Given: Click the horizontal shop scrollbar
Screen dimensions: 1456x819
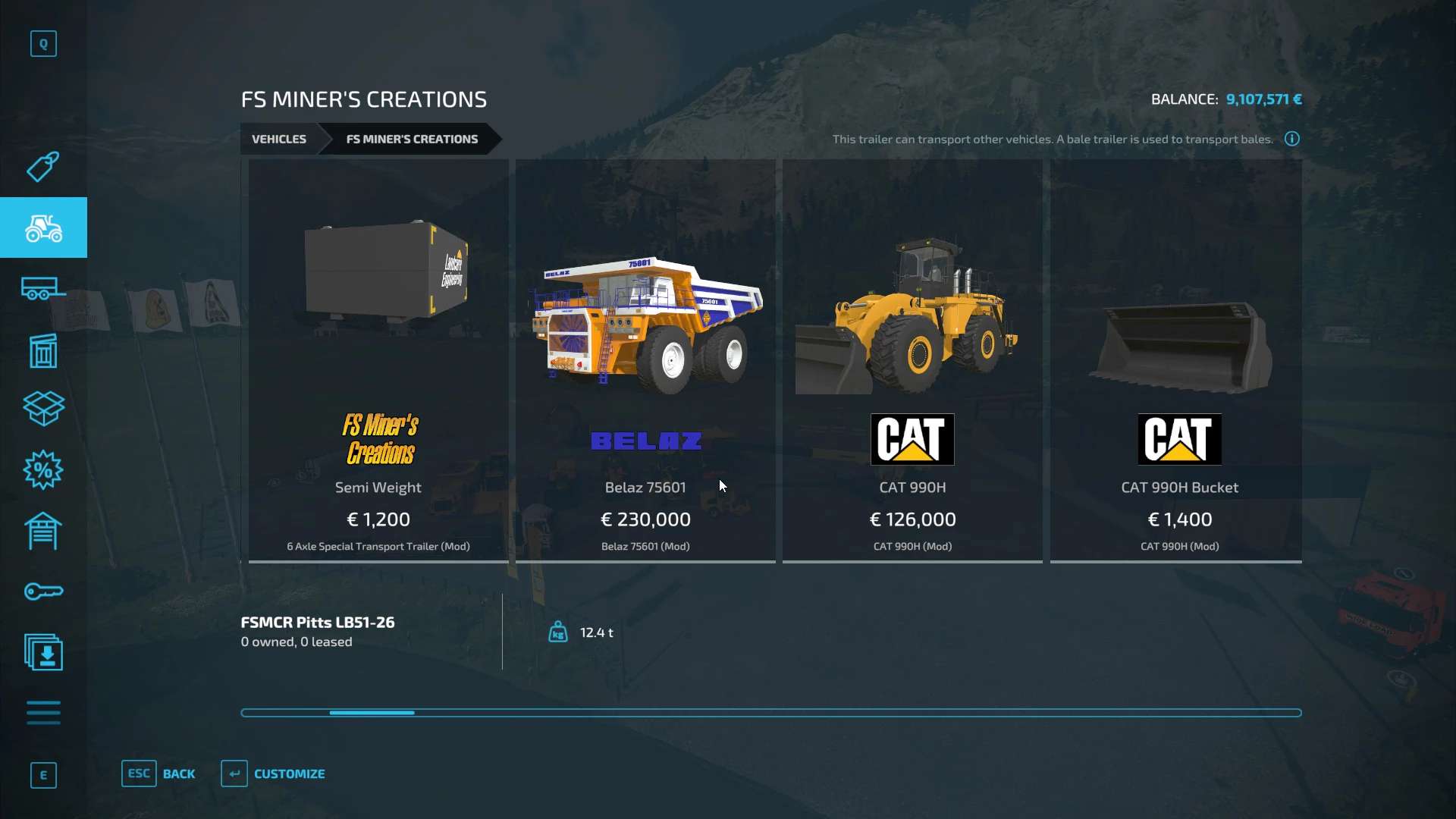Looking at the screenshot, I should (770, 713).
